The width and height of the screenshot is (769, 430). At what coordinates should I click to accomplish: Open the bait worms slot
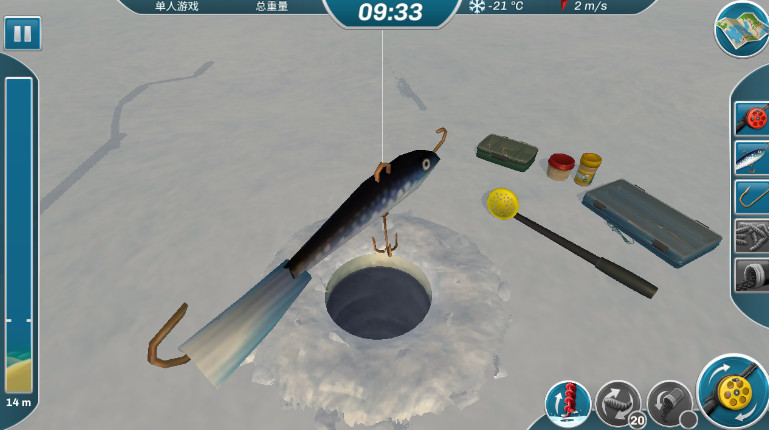(751, 235)
